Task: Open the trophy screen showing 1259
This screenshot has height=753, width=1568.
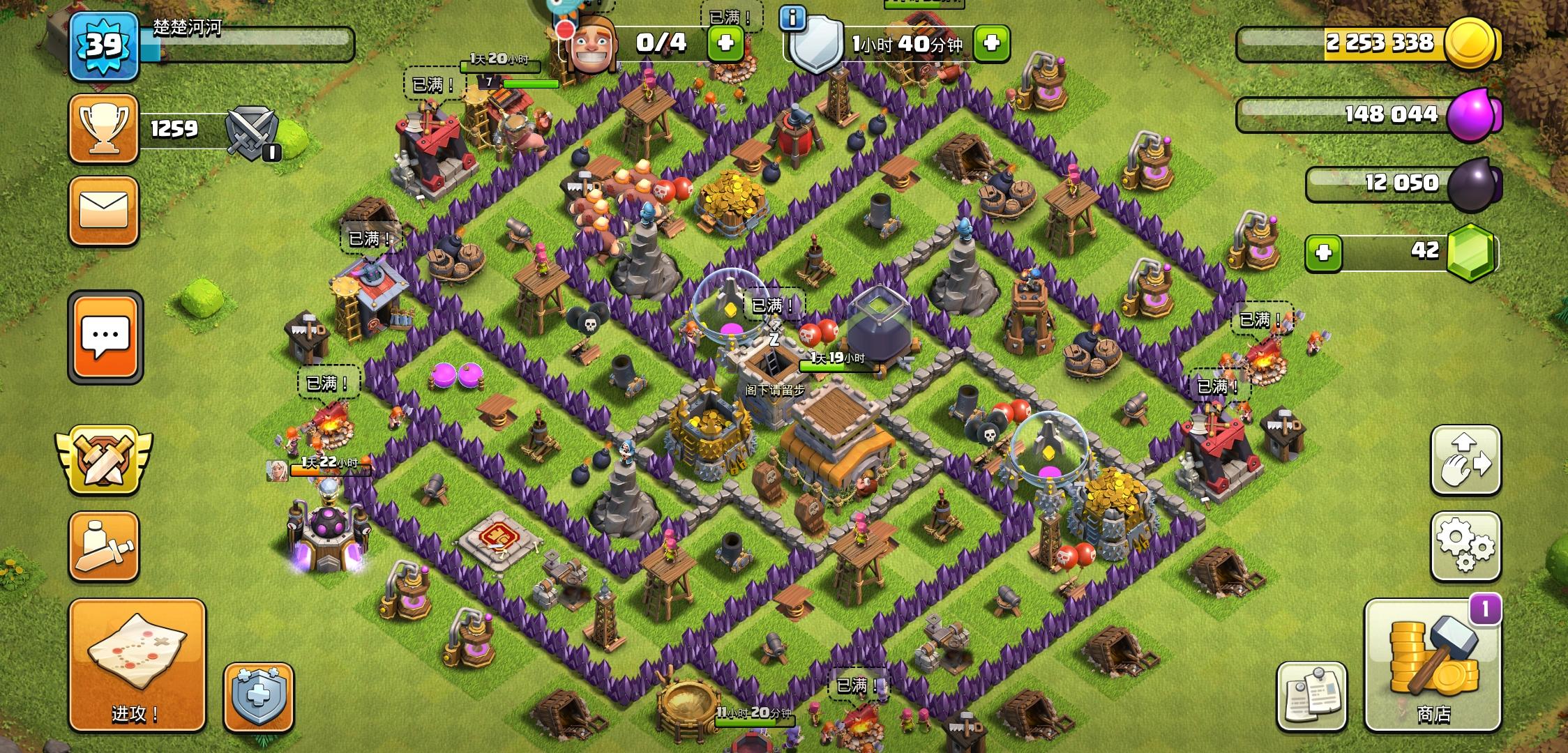Action: click(103, 128)
